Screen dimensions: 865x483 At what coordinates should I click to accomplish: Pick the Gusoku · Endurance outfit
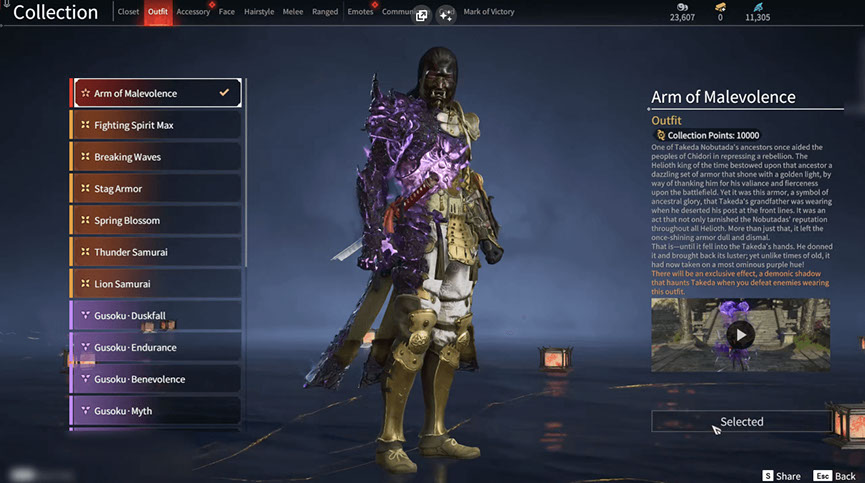pyautogui.click(x=156, y=347)
